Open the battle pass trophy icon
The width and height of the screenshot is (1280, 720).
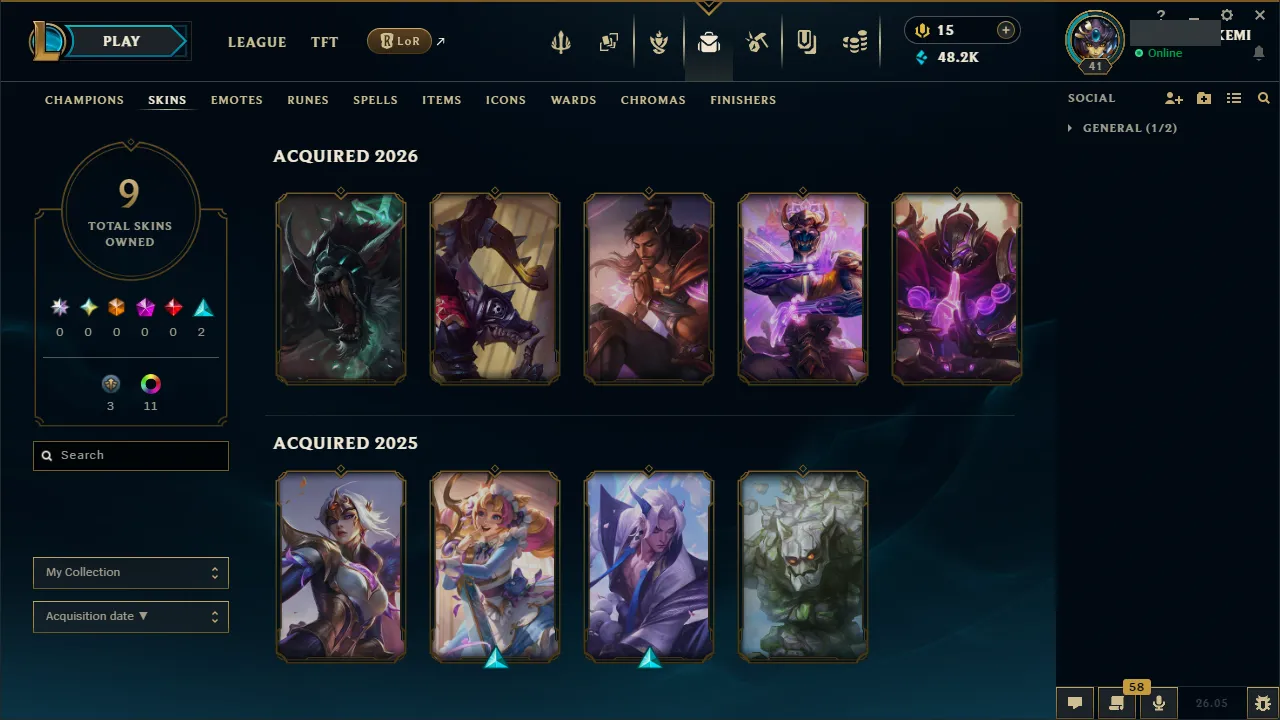pos(660,41)
